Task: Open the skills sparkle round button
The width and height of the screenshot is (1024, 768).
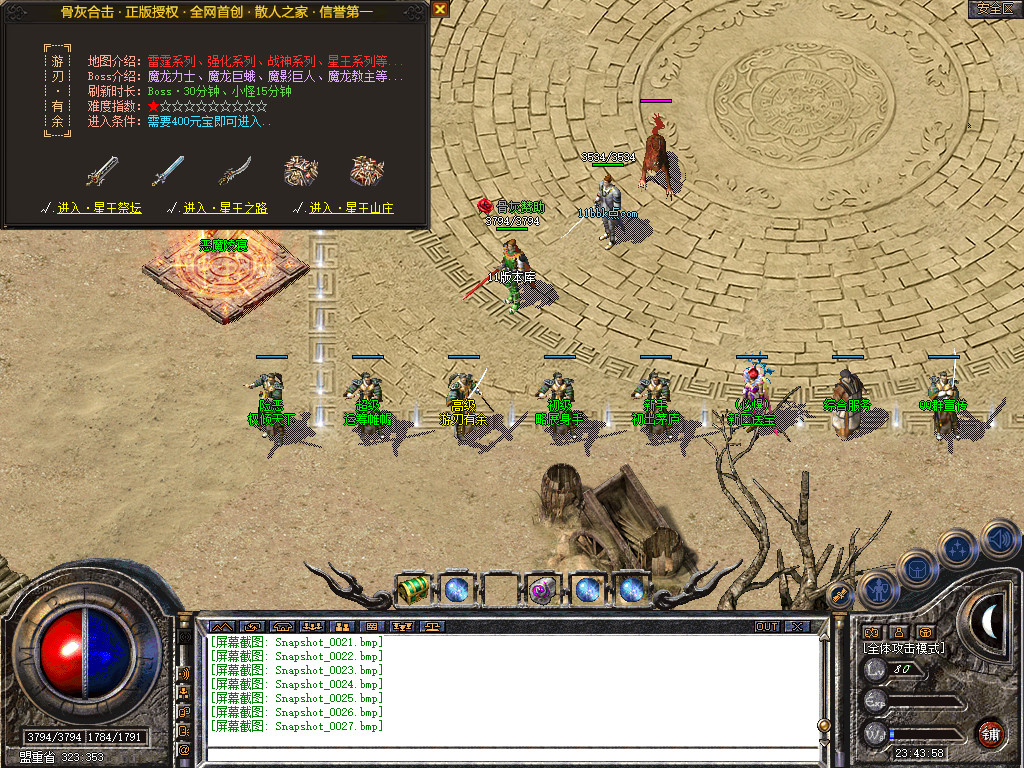Action: 958,548
